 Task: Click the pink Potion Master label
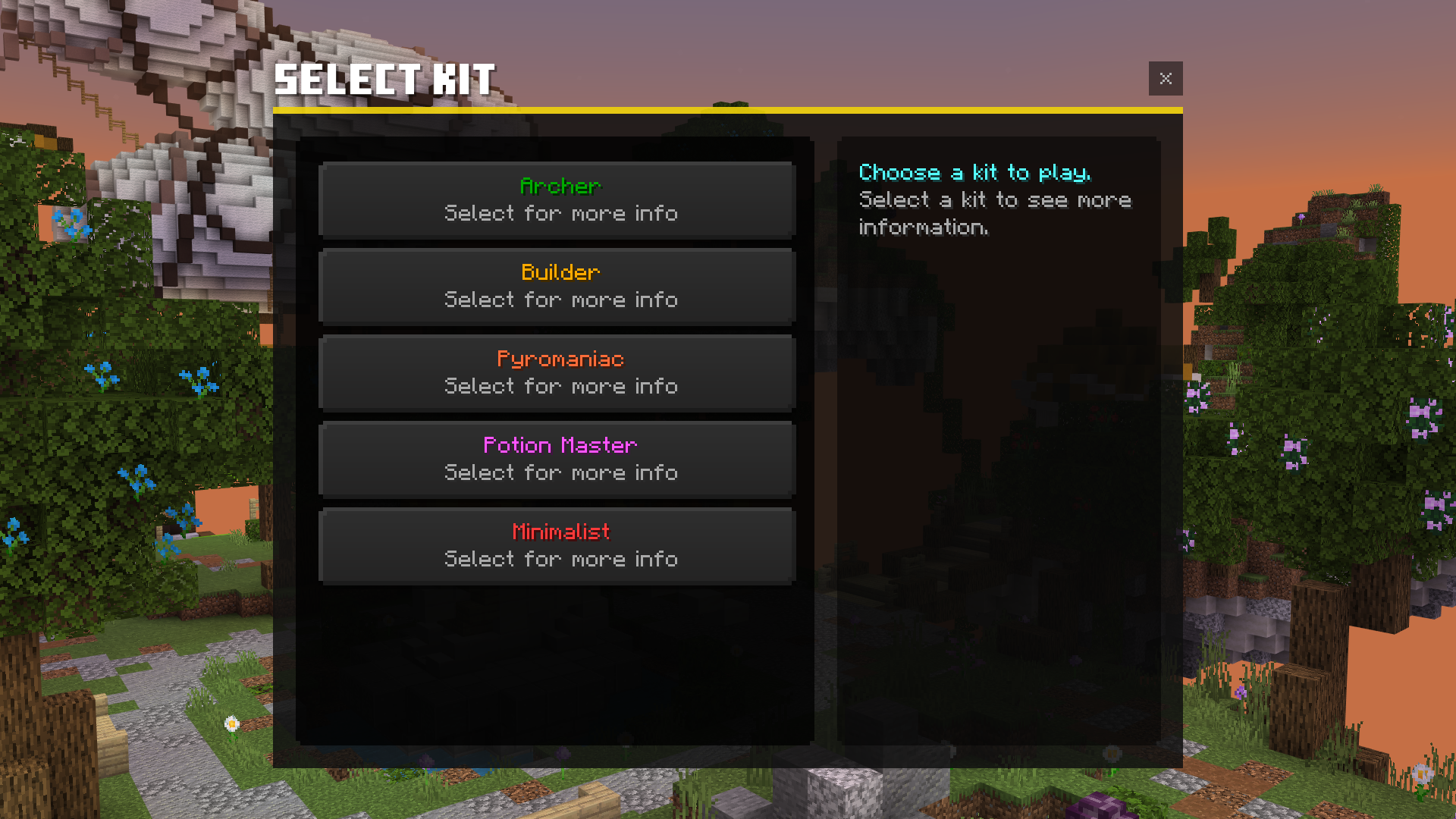tap(560, 445)
